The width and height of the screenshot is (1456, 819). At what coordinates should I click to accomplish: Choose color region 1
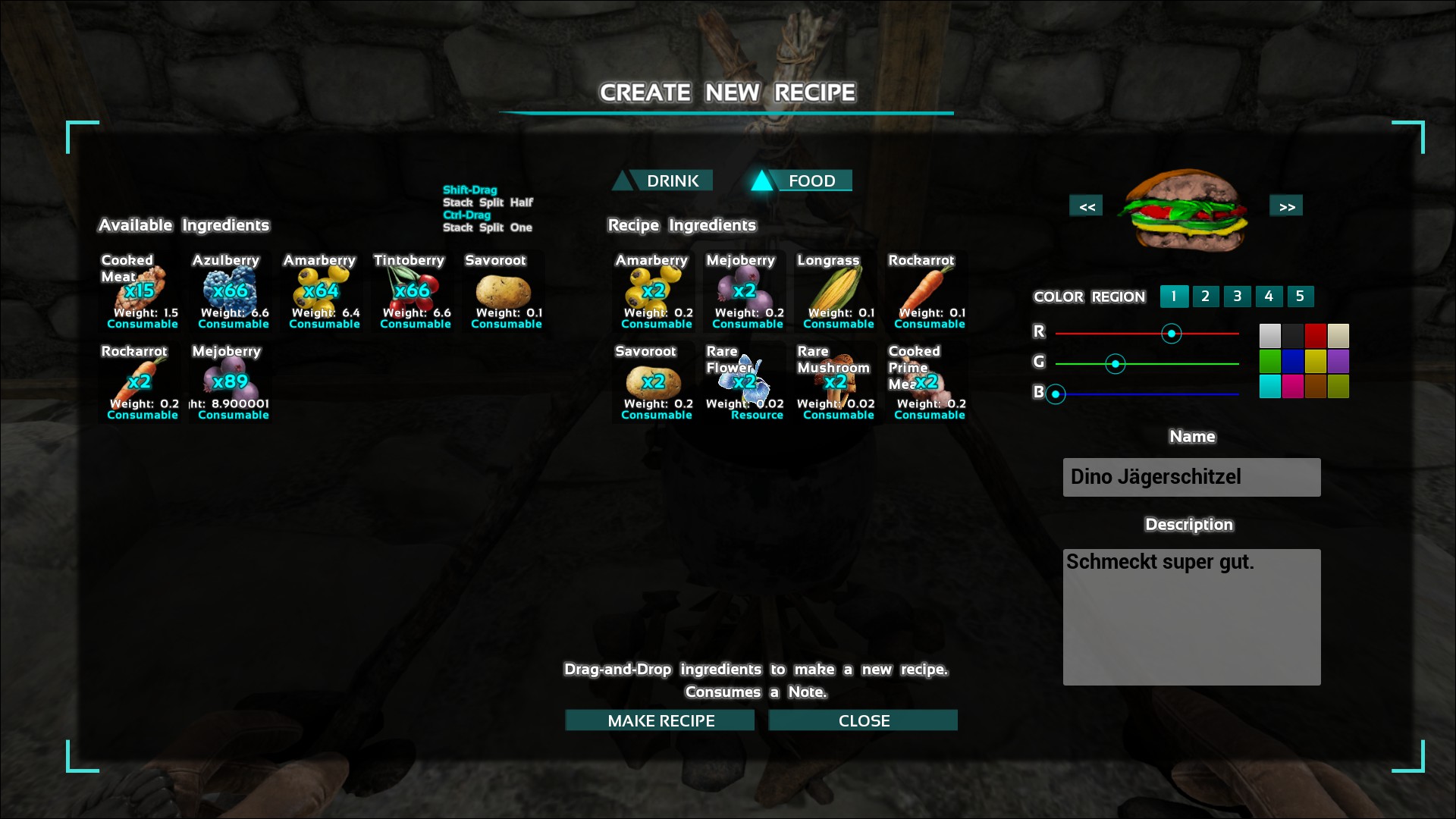pyautogui.click(x=1174, y=297)
